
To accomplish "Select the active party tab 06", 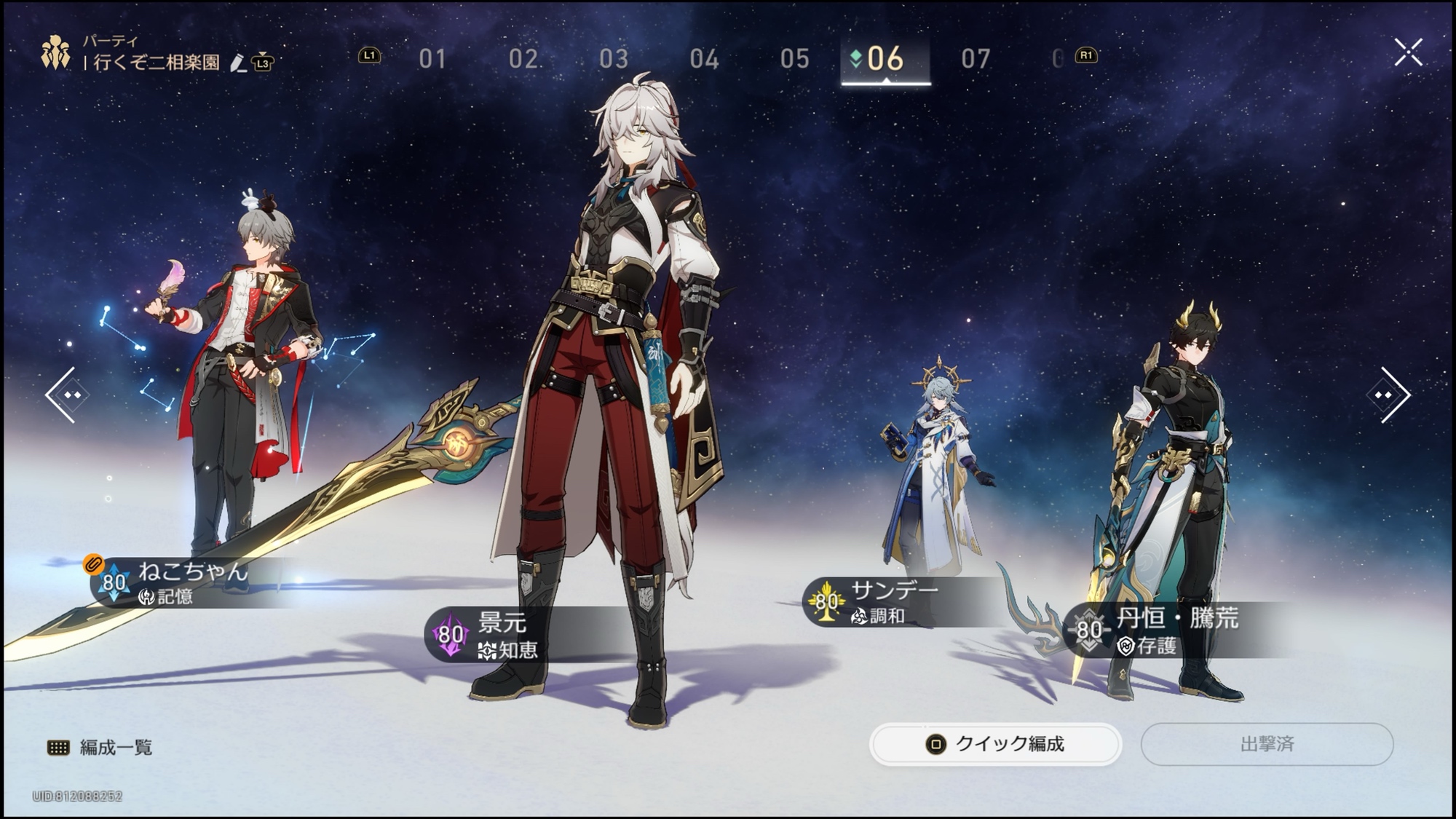I will point(885,58).
